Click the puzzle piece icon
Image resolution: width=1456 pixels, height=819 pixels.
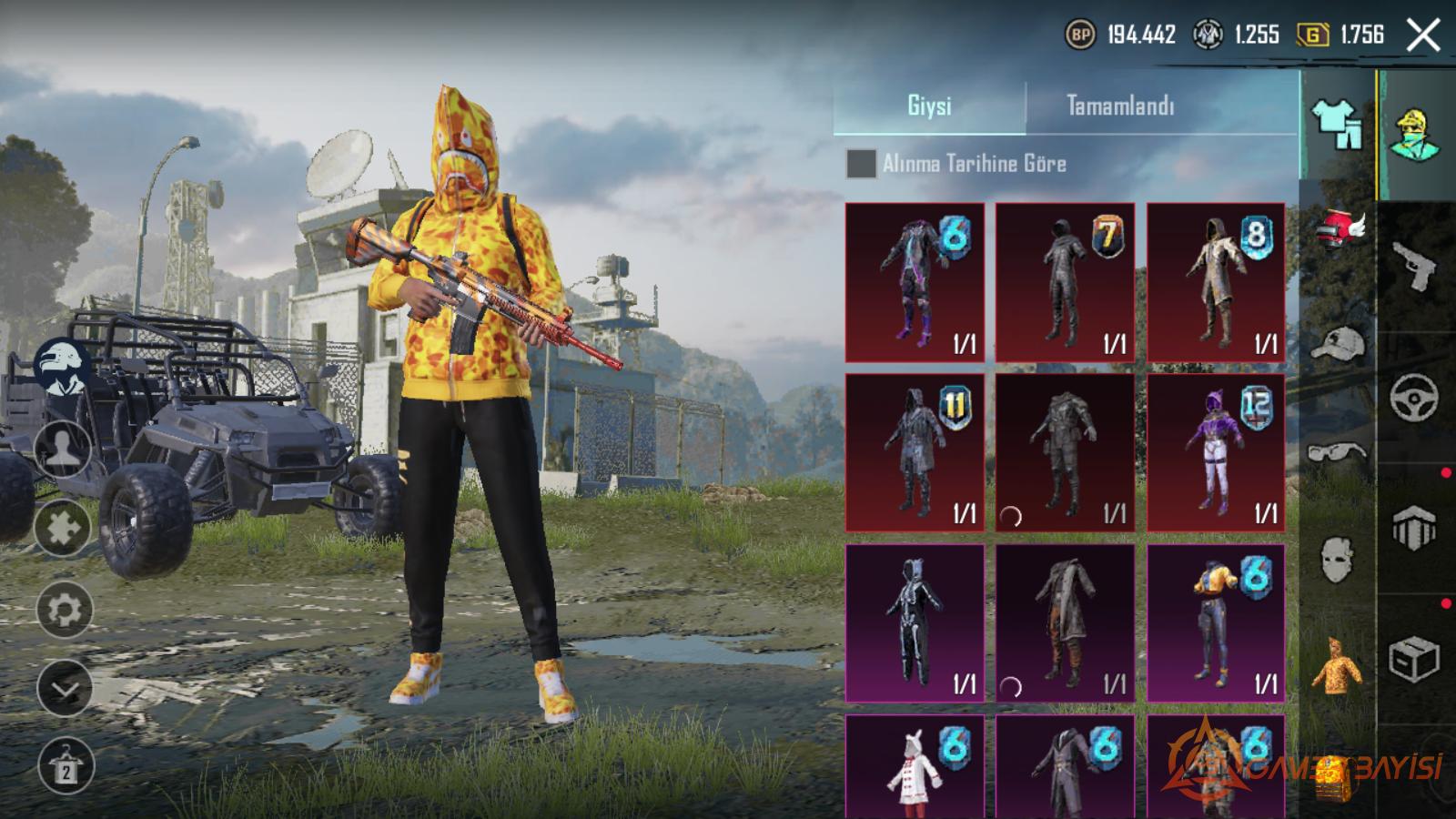64,528
